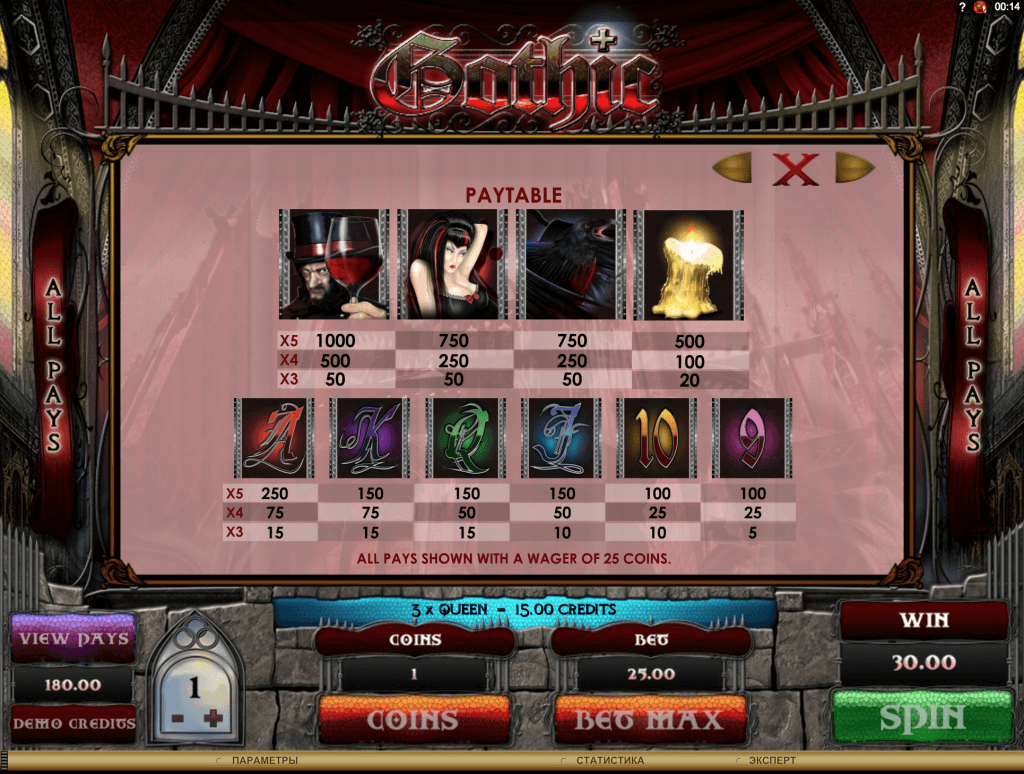The height and width of the screenshot is (774, 1024).
Task: Click the View Pays button
Action: pos(71,638)
